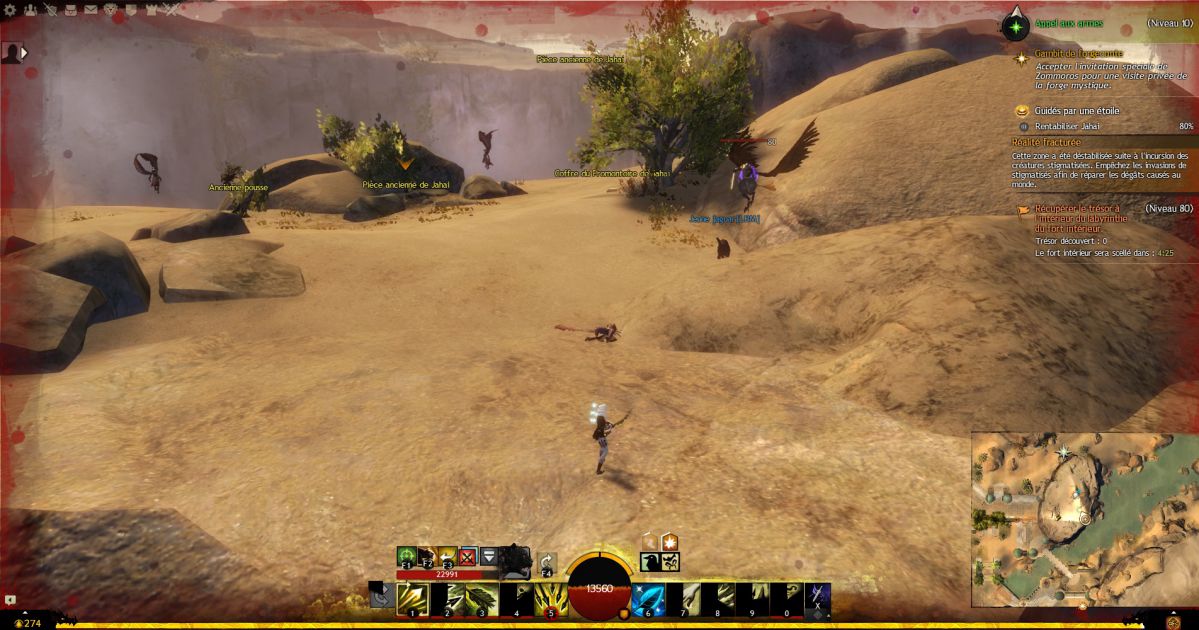Open the crossed swords PvP icon
This screenshot has width=1199, height=630.
(172, 11)
